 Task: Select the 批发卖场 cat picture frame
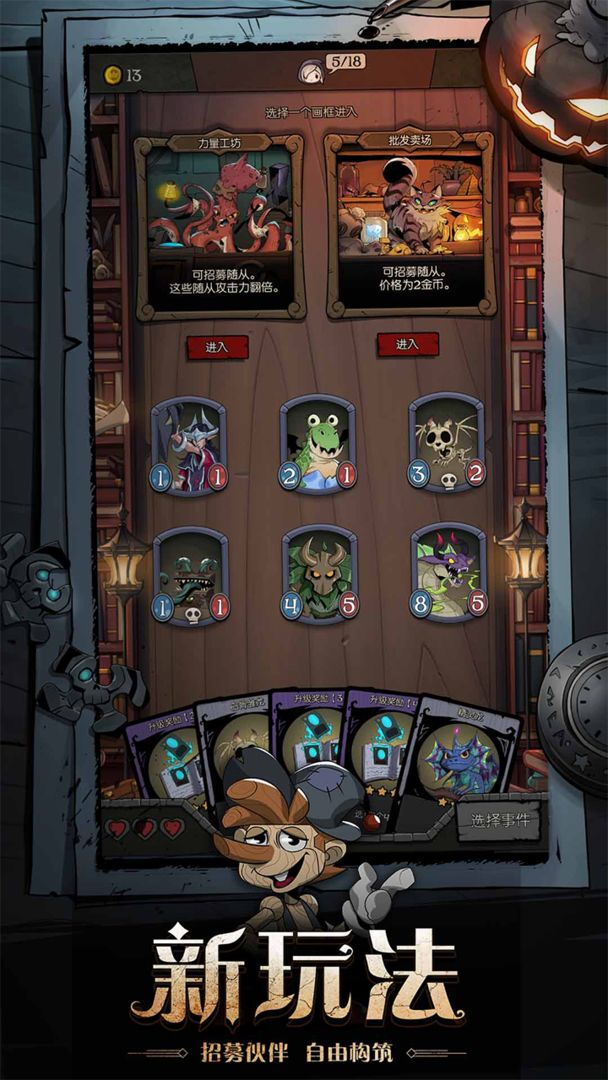point(409,225)
